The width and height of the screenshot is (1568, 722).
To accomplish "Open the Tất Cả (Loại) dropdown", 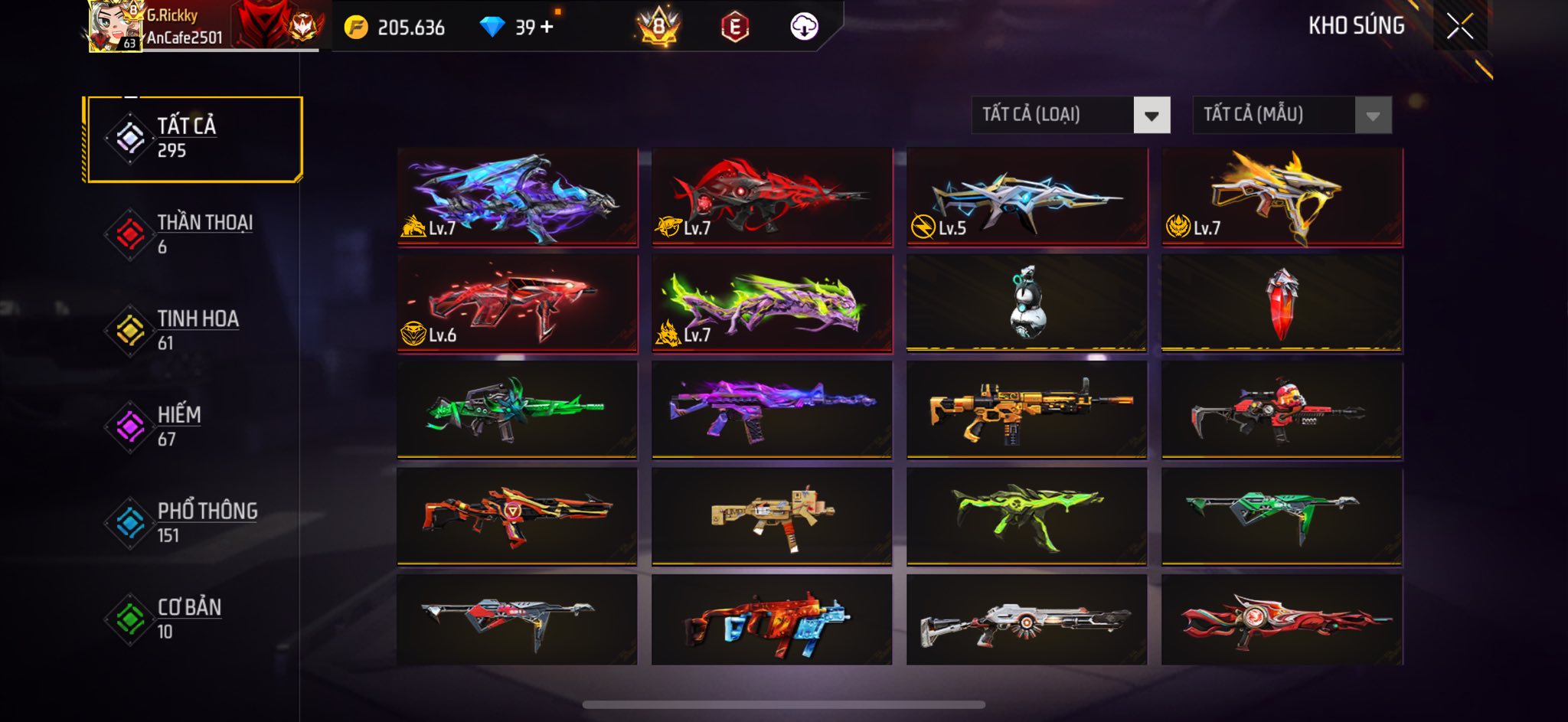I will pyautogui.click(x=1070, y=116).
